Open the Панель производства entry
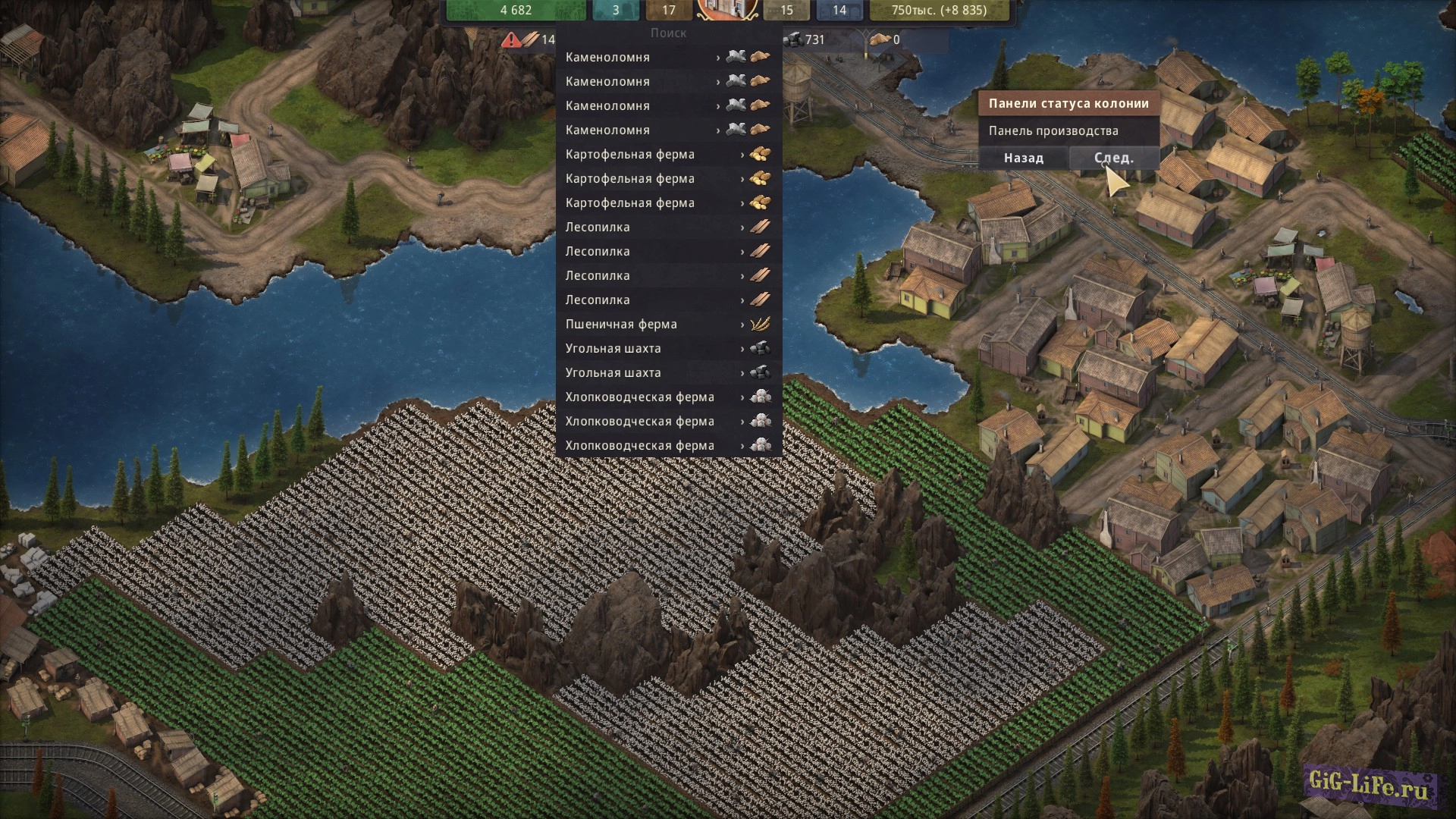Image resolution: width=1456 pixels, height=819 pixels. (x=1053, y=131)
